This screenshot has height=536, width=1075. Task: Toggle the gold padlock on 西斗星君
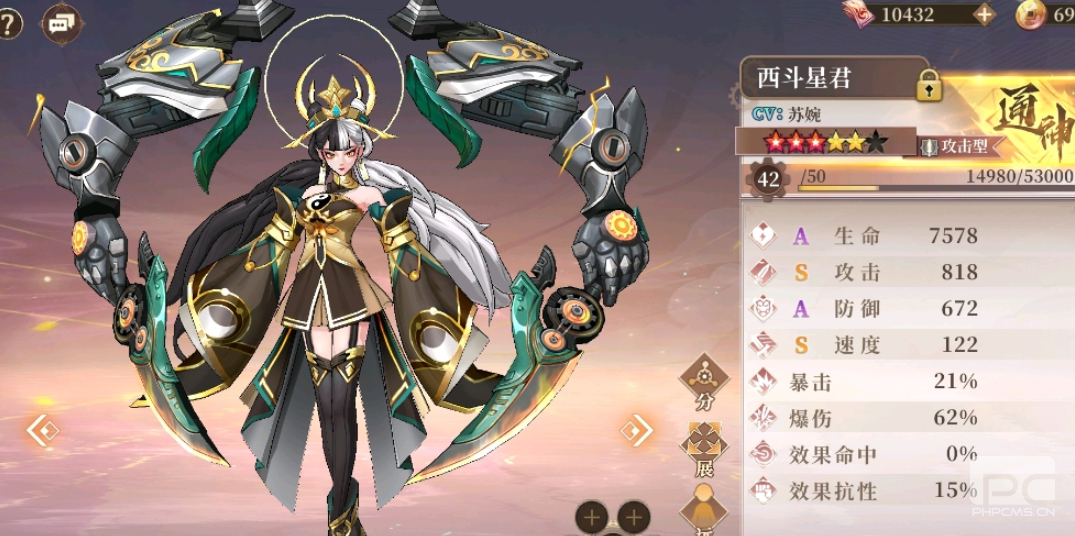pyautogui.click(x=930, y=86)
